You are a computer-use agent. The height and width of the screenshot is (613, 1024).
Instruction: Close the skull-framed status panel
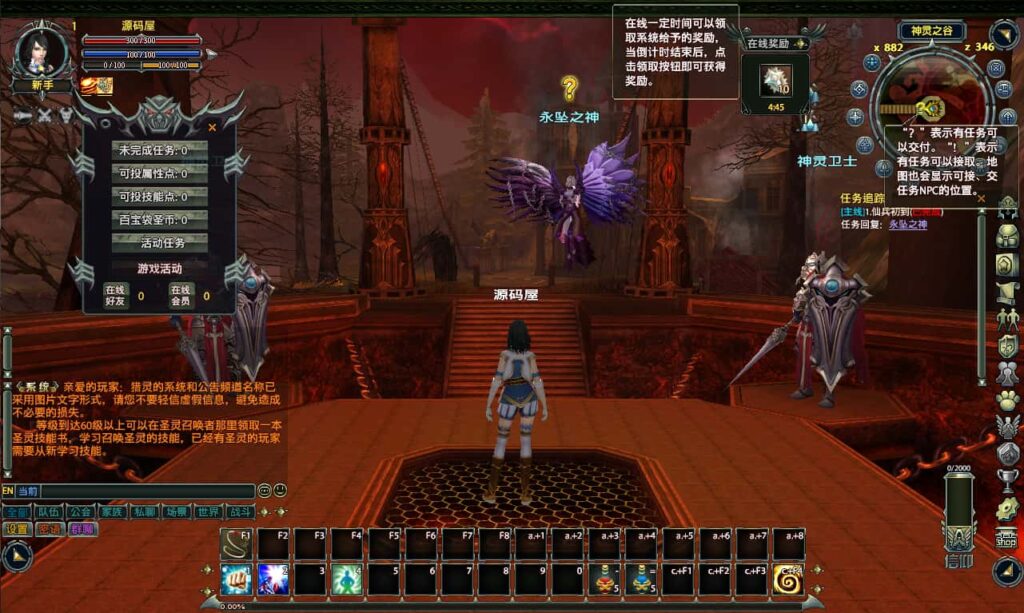(x=212, y=127)
